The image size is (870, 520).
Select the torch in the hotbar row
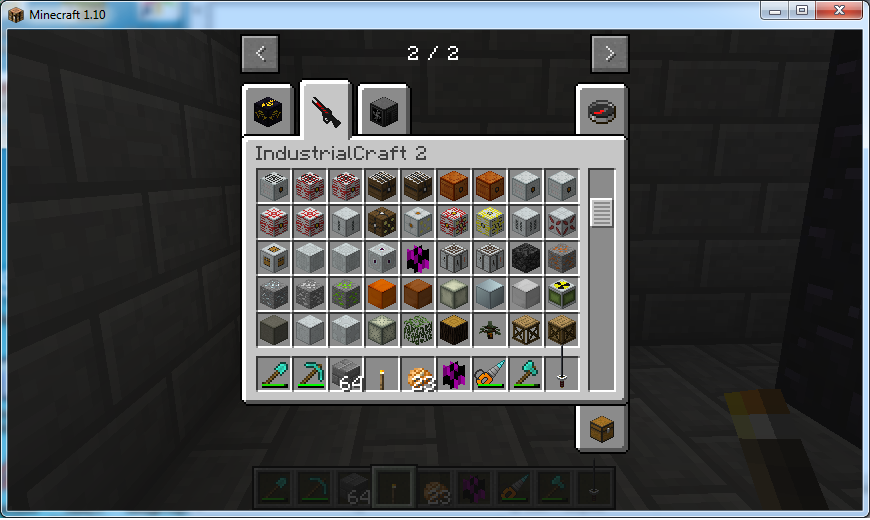pos(381,376)
